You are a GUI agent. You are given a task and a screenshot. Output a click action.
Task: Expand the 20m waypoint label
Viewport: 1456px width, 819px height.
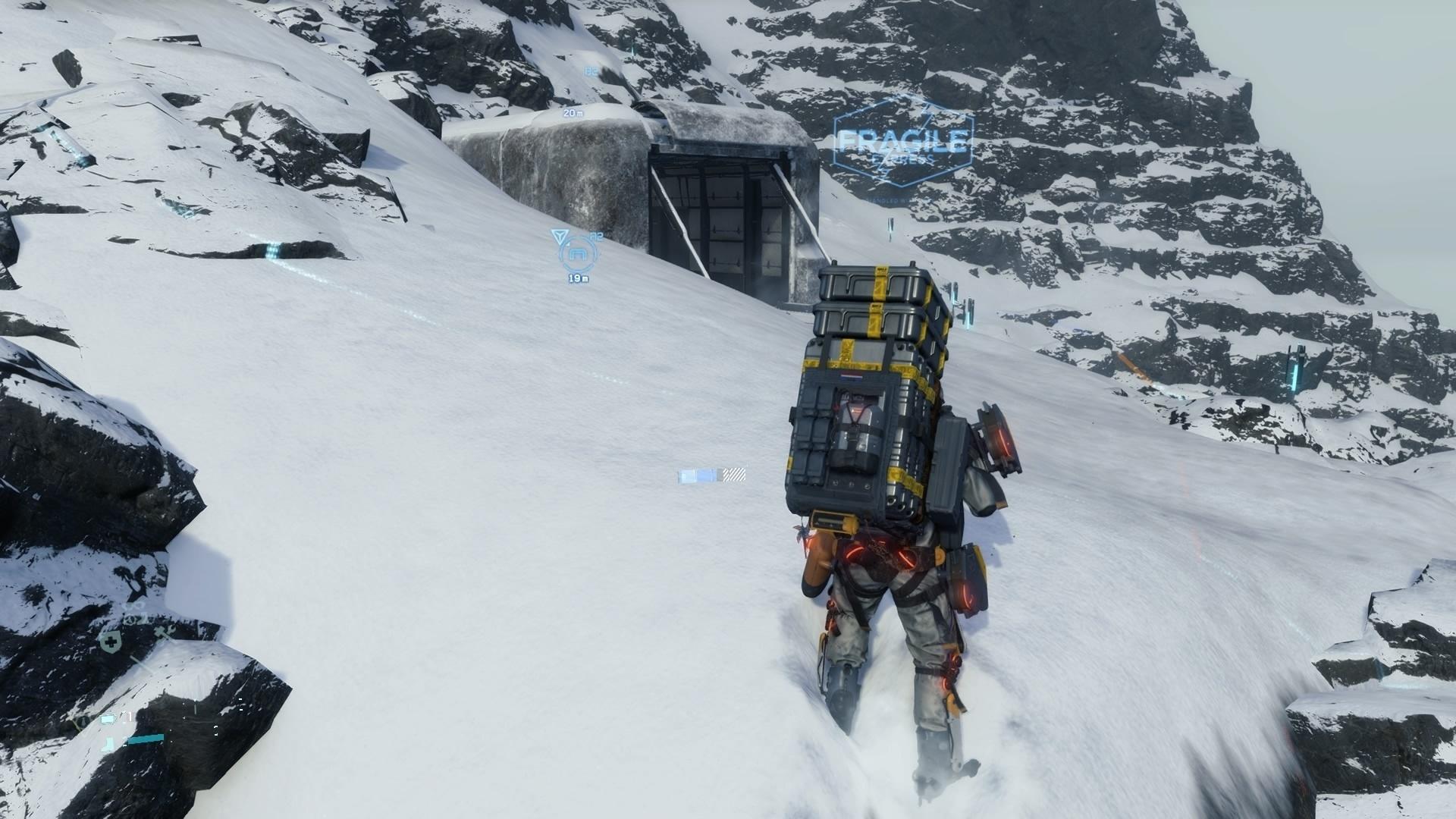(573, 113)
